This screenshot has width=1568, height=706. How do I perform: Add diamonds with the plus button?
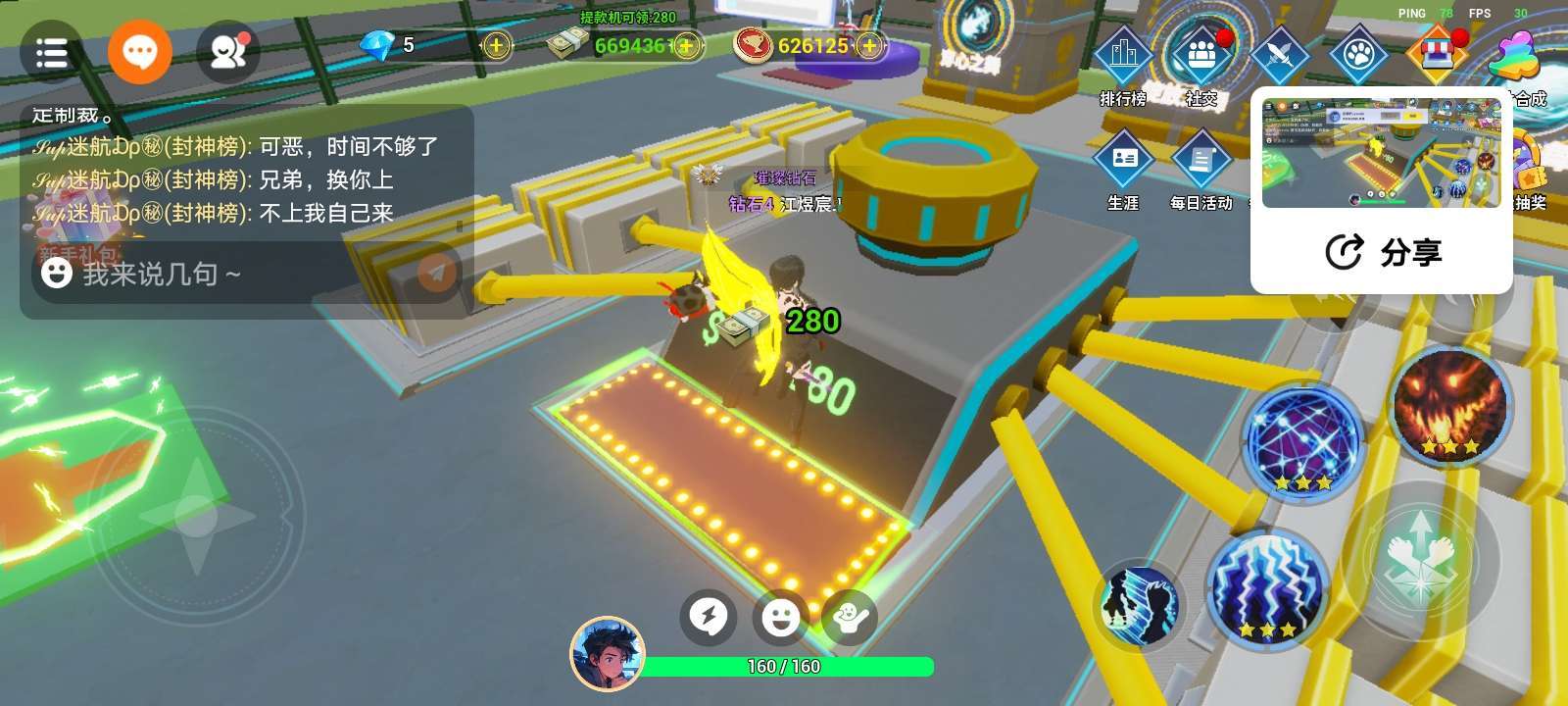[497, 45]
